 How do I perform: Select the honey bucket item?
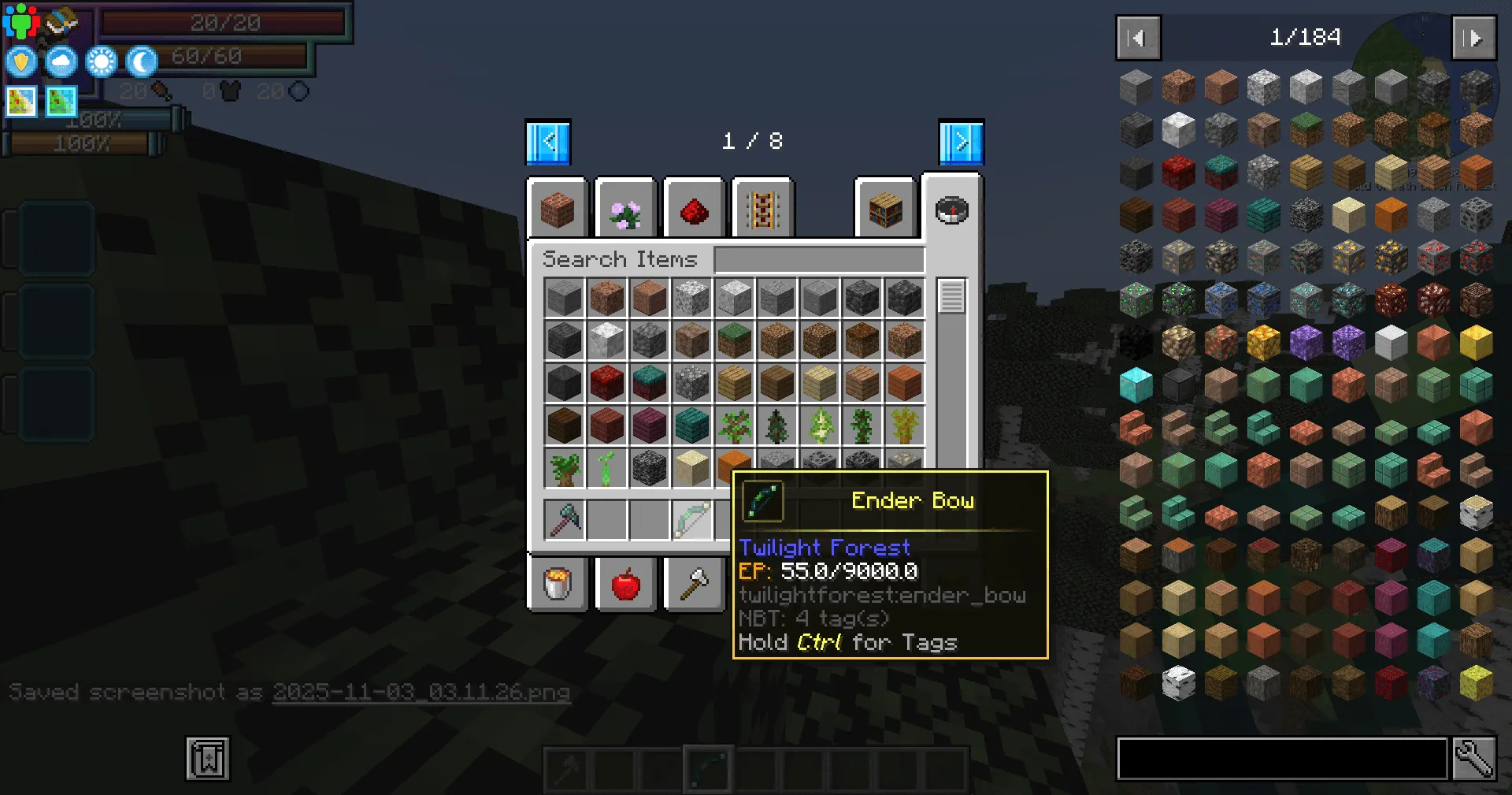tap(558, 584)
